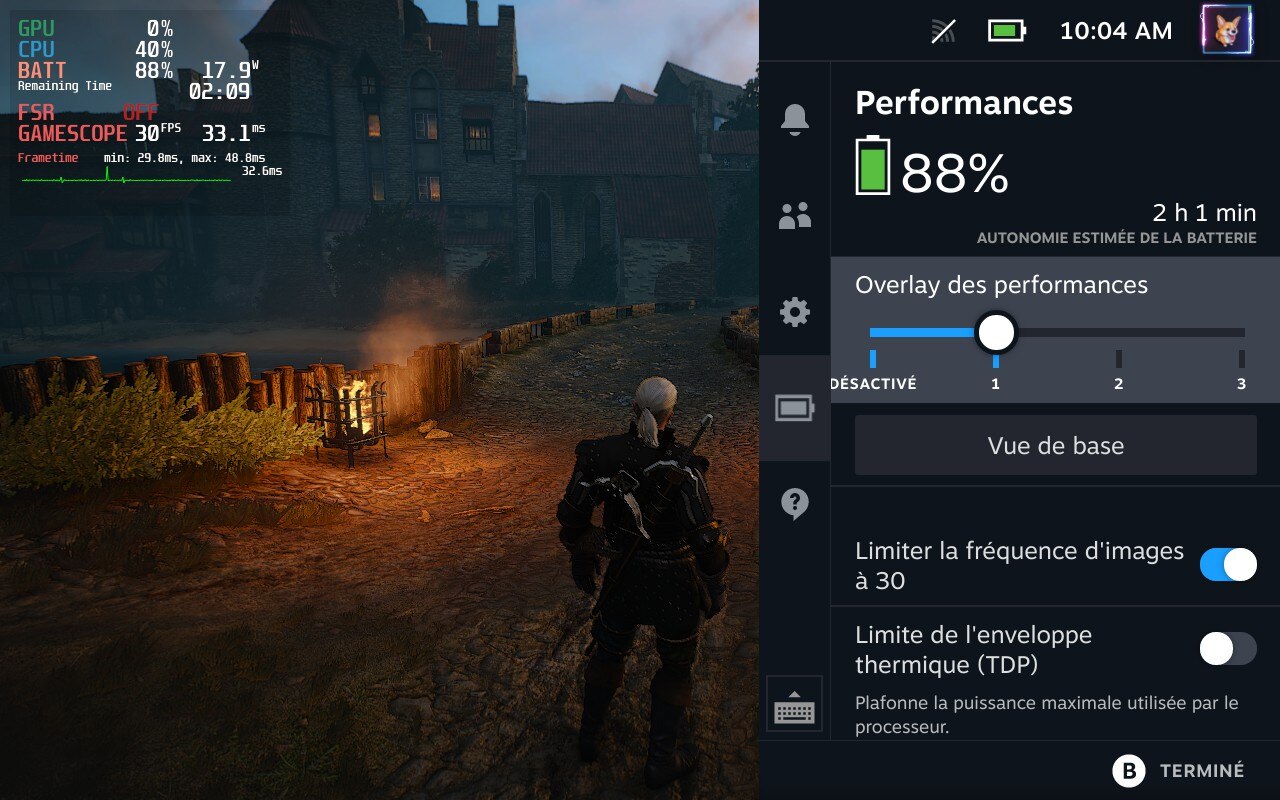This screenshot has height=800, width=1280.
Task: Open the quick settings gear tab
Action: [x=795, y=312]
